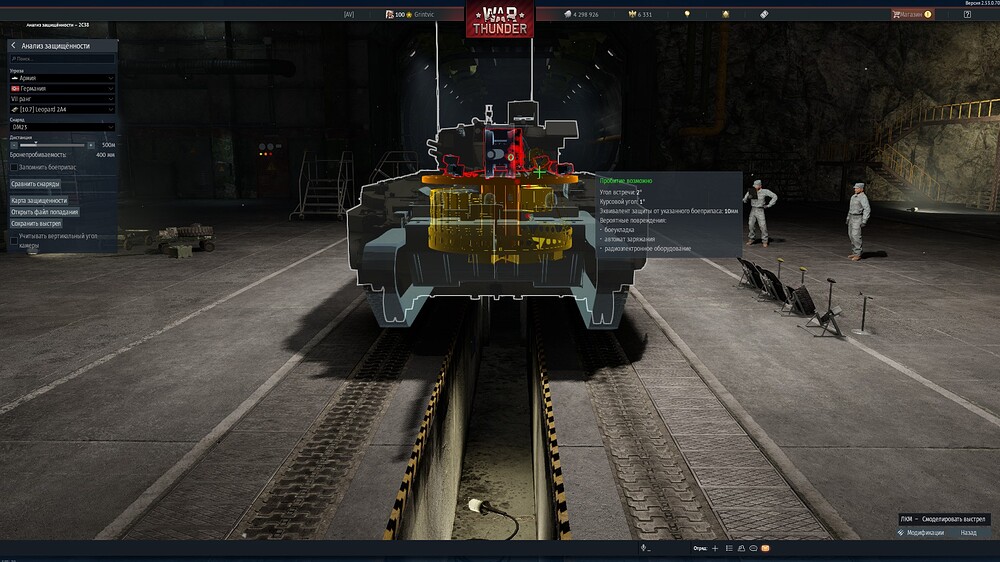Image resolution: width=1000 pixels, height=562 pixels.
Task: Open the Армия threat type dropdown
Action: [x=62, y=78]
